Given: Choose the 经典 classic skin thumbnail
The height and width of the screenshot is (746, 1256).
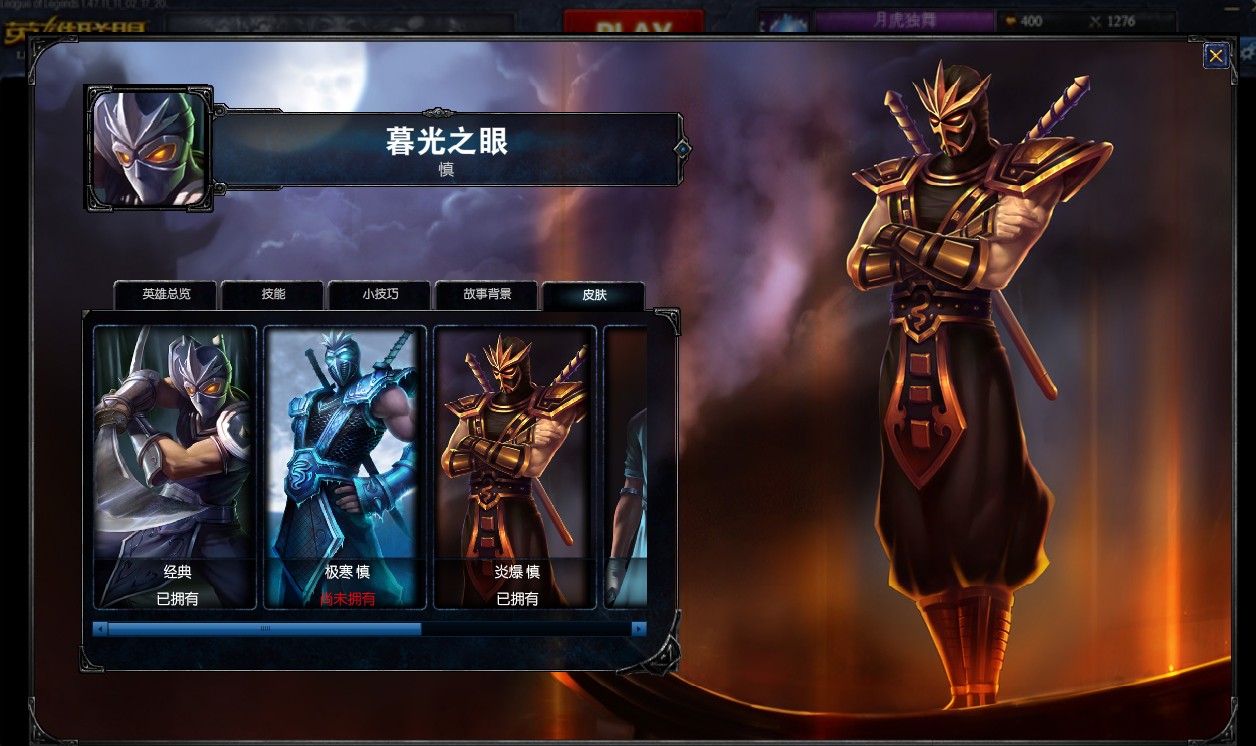Looking at the screenshot, I should 176,466.
